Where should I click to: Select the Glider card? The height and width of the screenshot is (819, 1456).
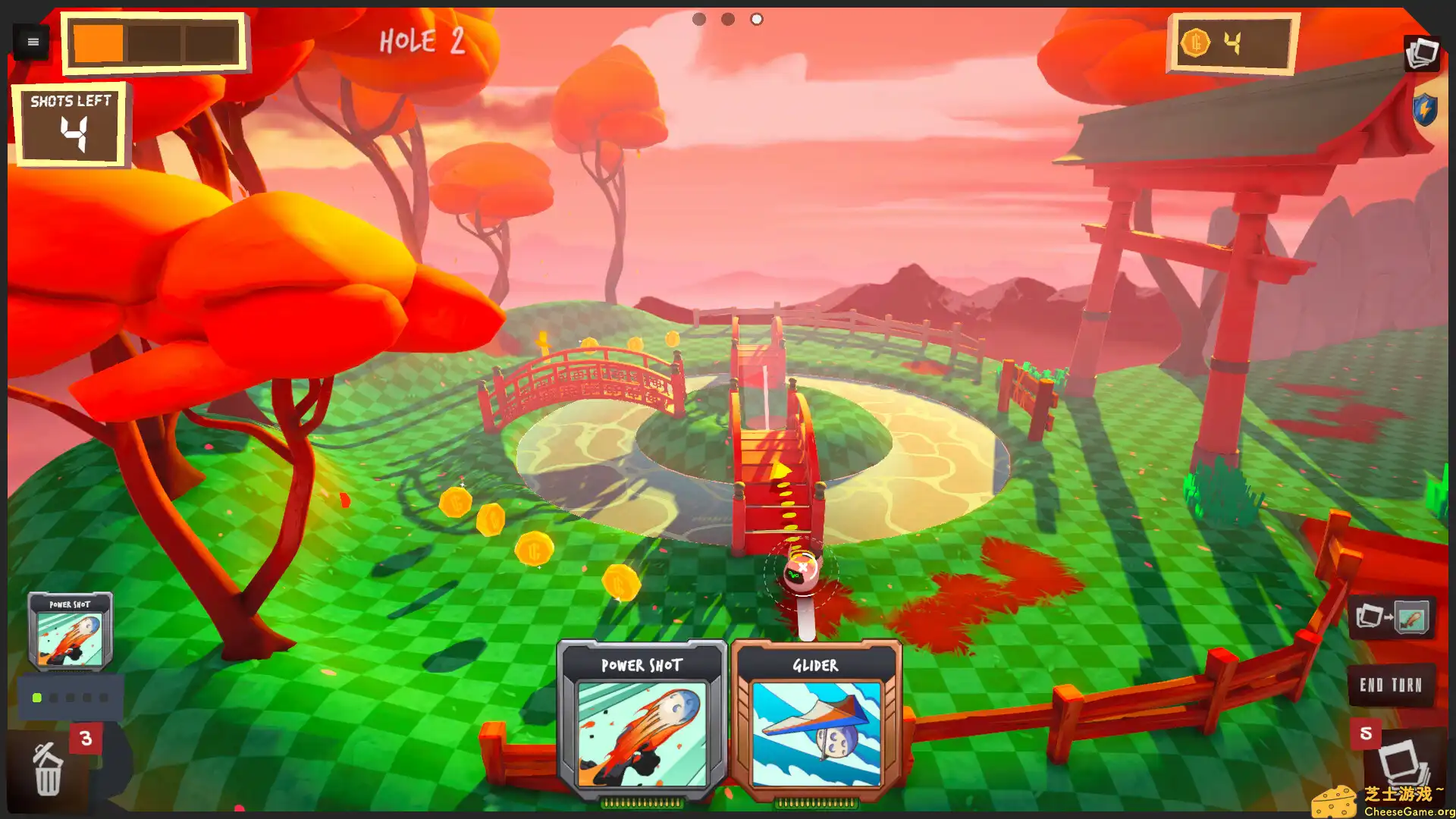[817, 719]
